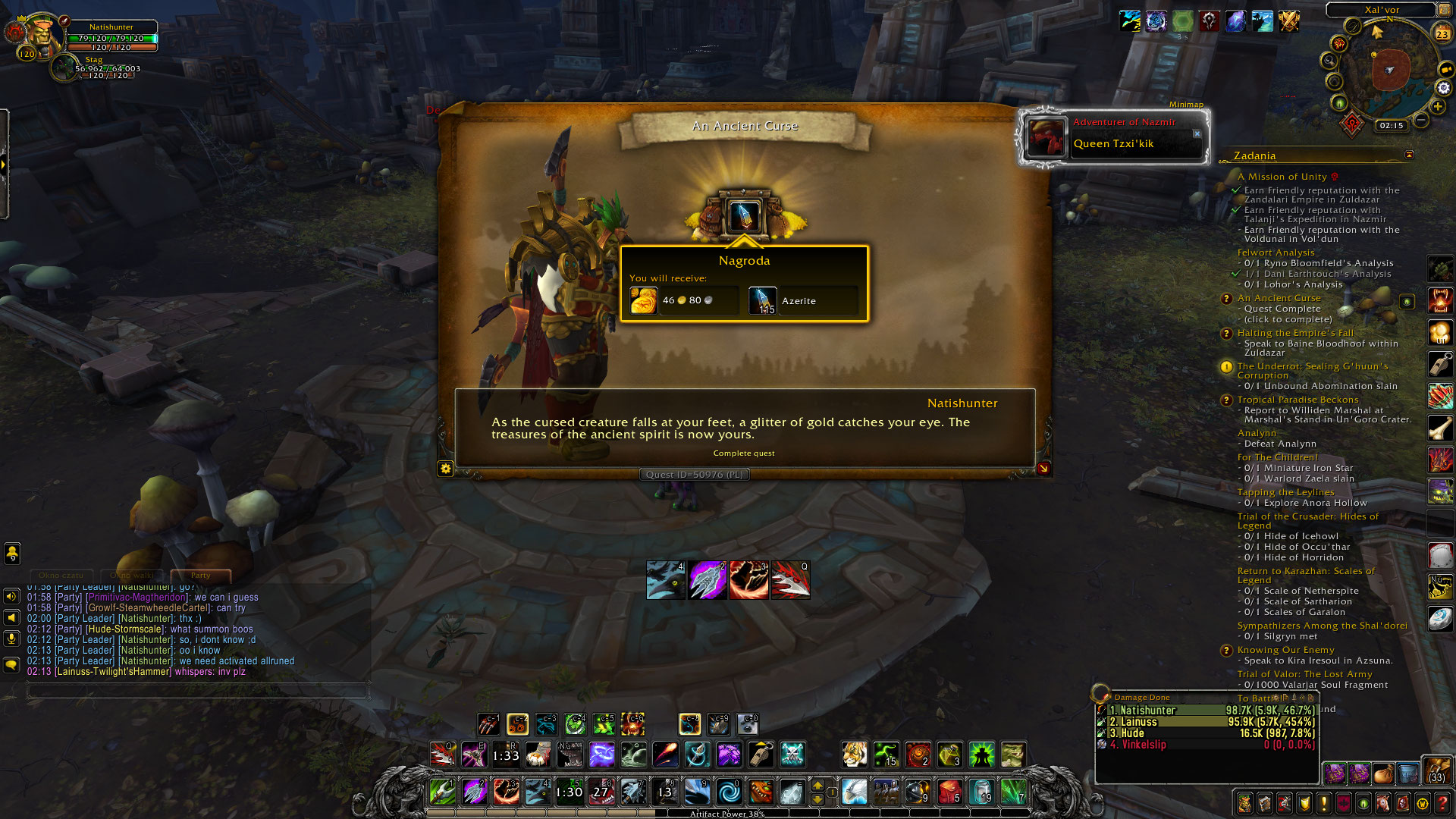Toggle the second speaker icon left of chat
This screenshot has height=819, width=1456.
[x=10, y=616]
